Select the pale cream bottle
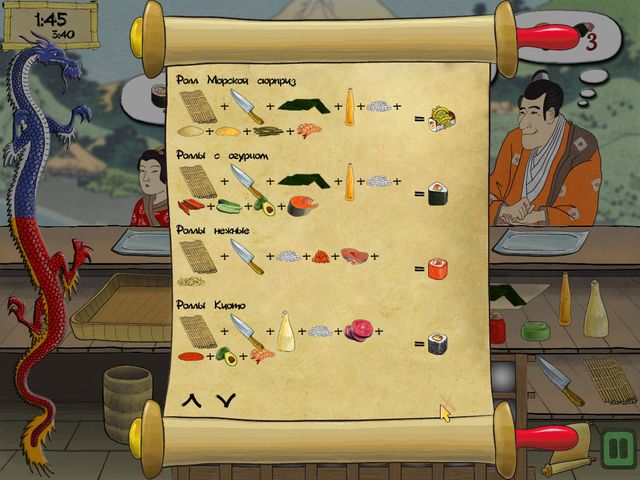Viewport: 640px width, 480px height. [x=596, y=308]
